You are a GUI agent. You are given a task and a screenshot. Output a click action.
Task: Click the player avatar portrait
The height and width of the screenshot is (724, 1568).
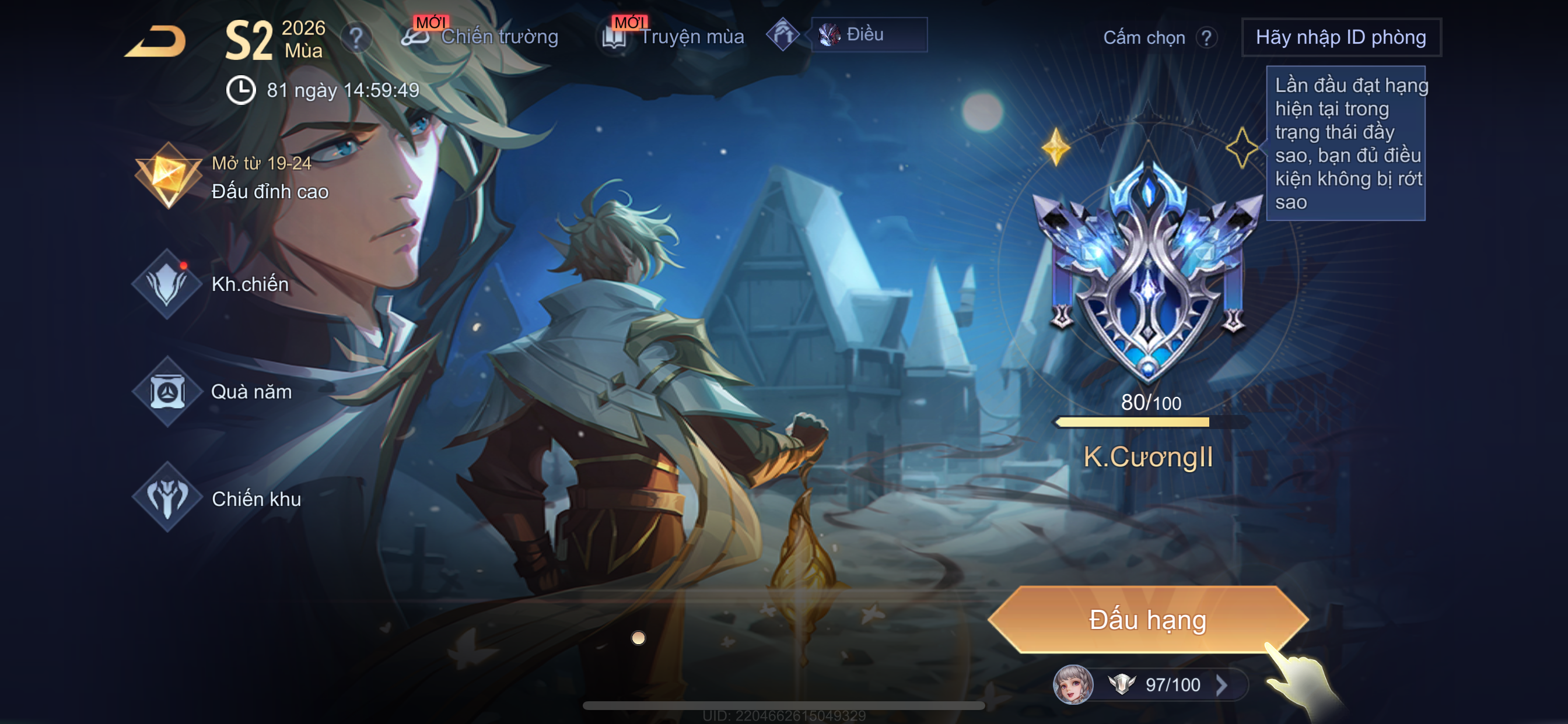coord(1073,684)
